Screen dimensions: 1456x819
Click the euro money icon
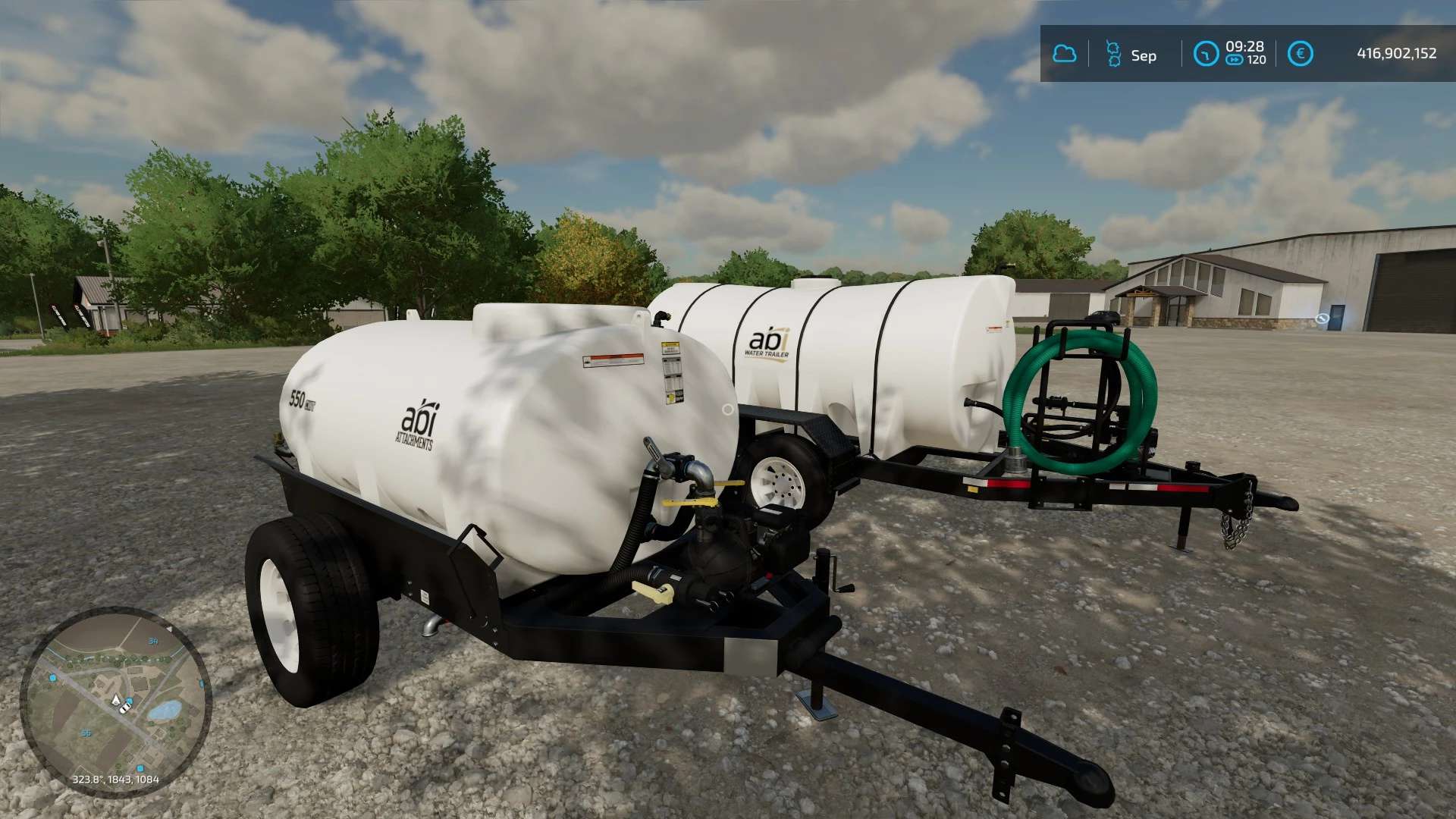coord(1300,54)
